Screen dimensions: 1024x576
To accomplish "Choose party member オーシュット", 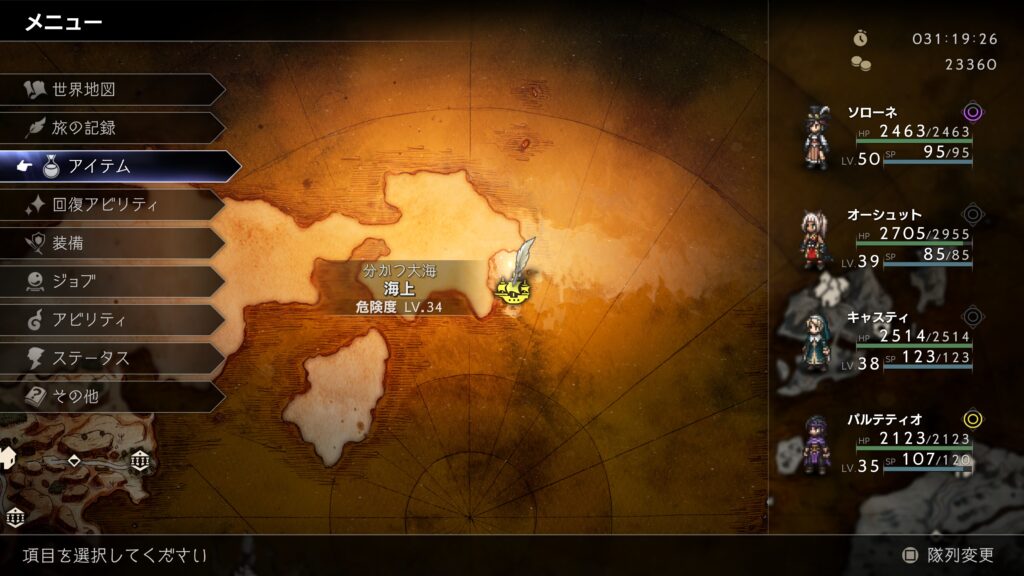I will pyautogui.click(x=890, y=238).
